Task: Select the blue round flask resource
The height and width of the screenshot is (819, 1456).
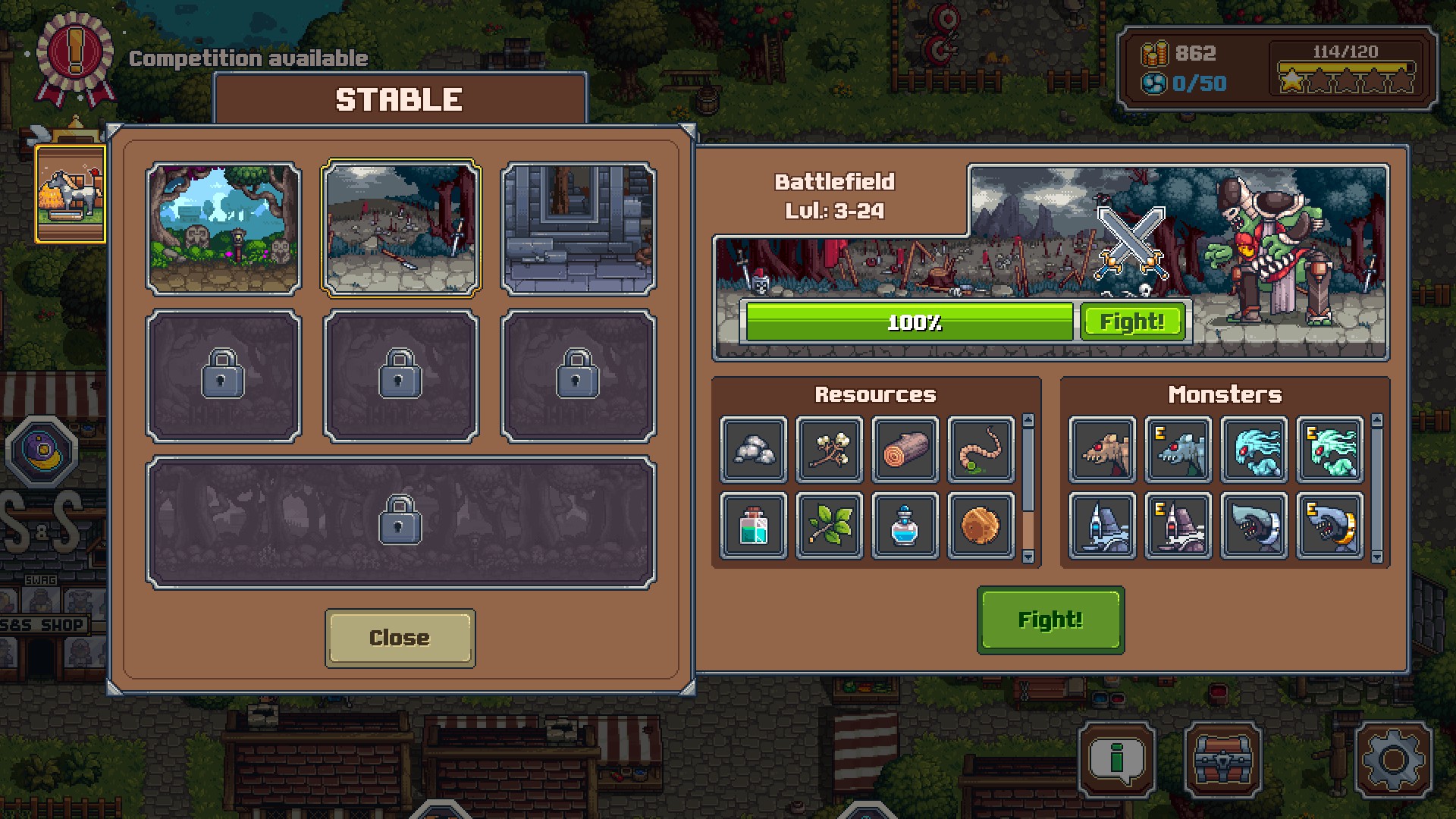Action: point(905,526)
